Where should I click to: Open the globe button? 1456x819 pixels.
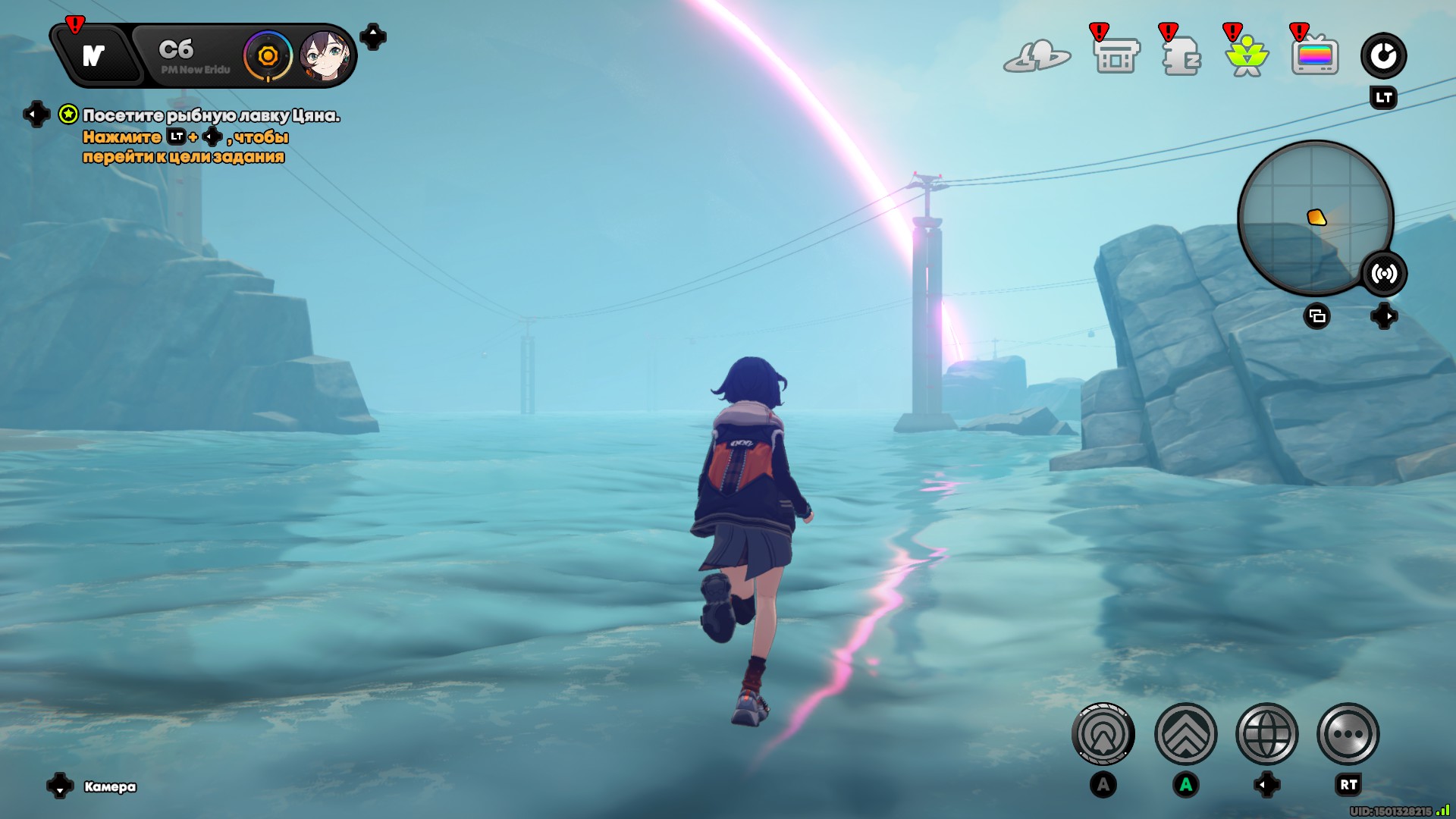1267,734
